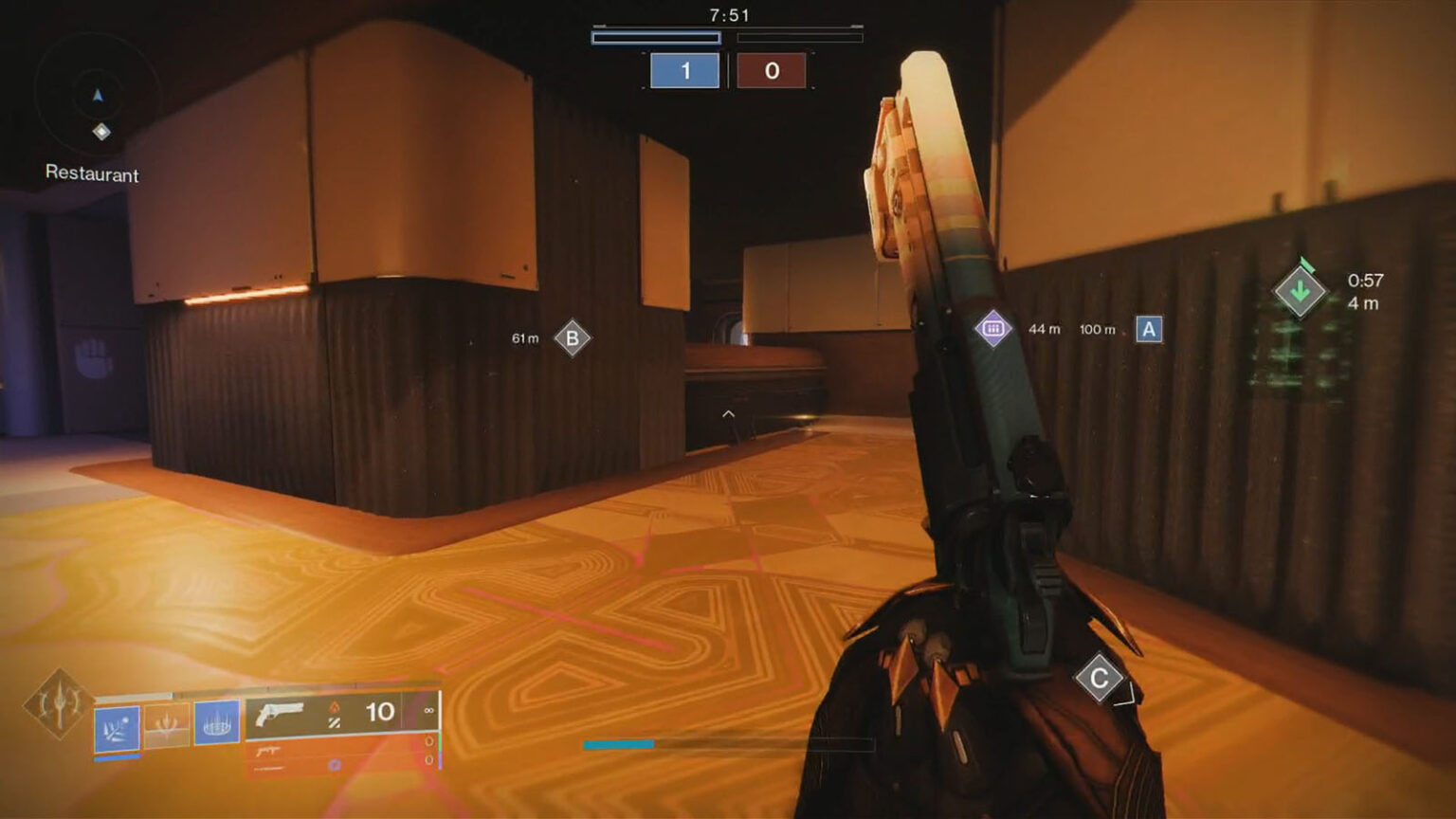Click the north arrow on the radar
Viewport: 1456px width, 819px height.
pos(98,95)
